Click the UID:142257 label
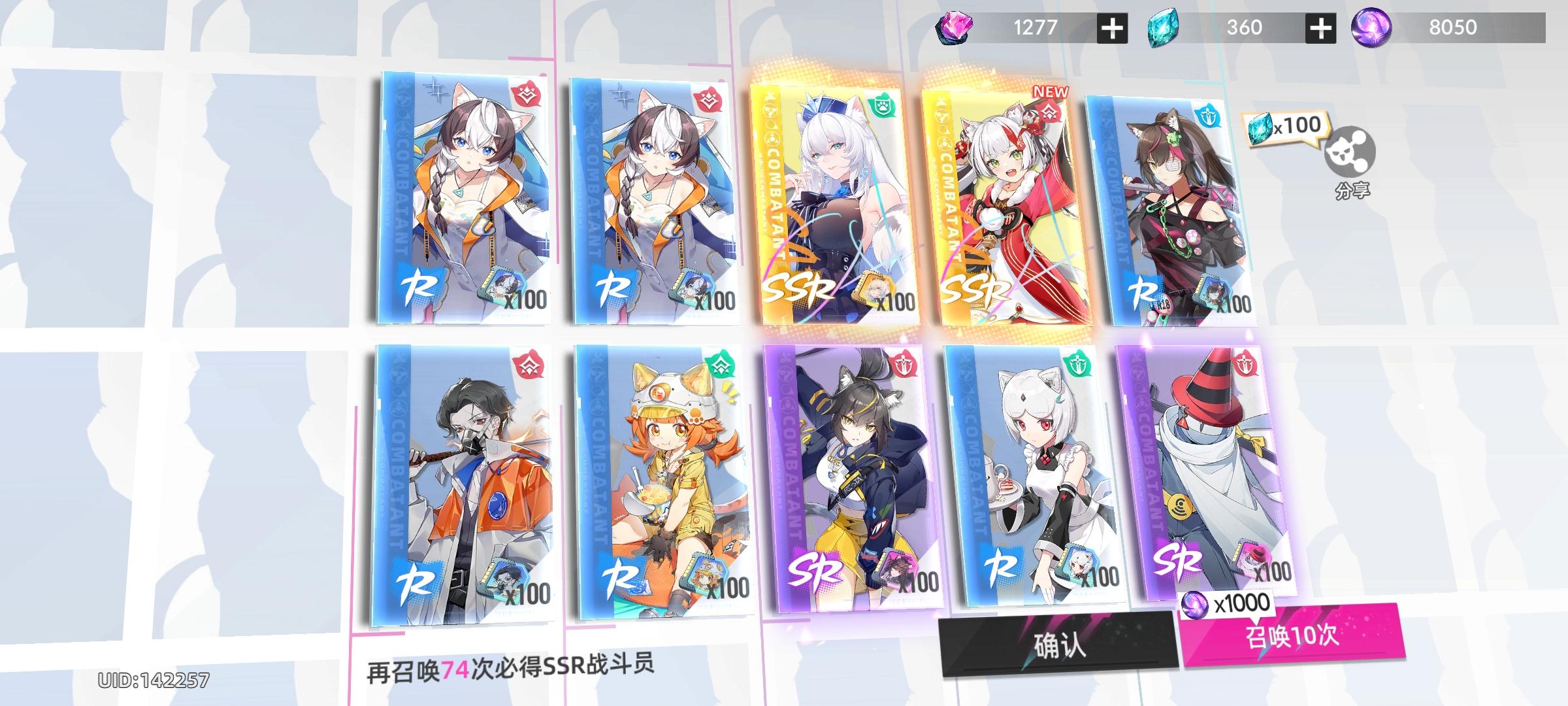This screenshot has height=706, width=1568. pyautogui.click(x=154, y=680)
